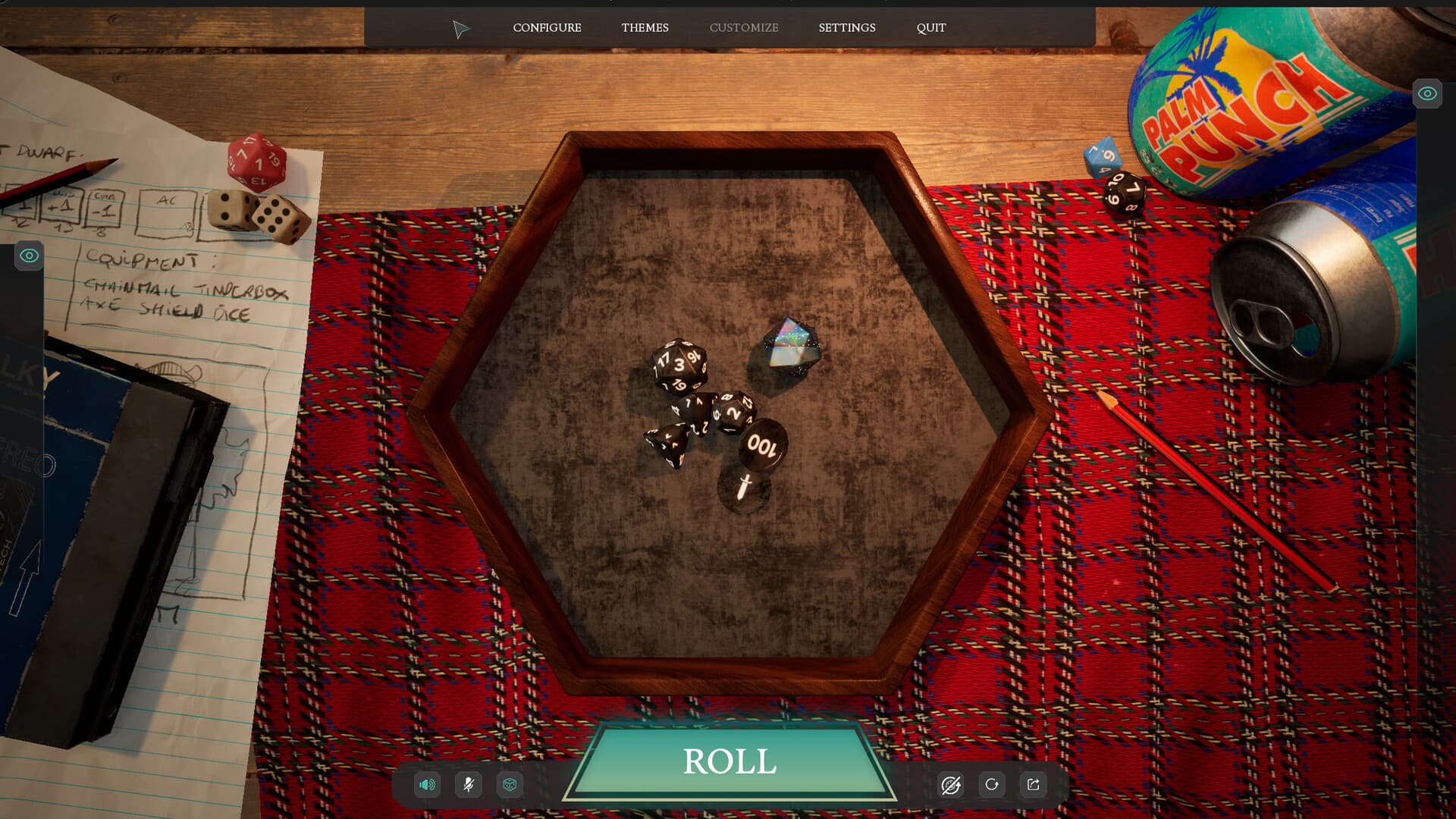Toggle the left panel eye visibility icon
The height and width of the screenshot is (819, 1456).
[29, 256]
